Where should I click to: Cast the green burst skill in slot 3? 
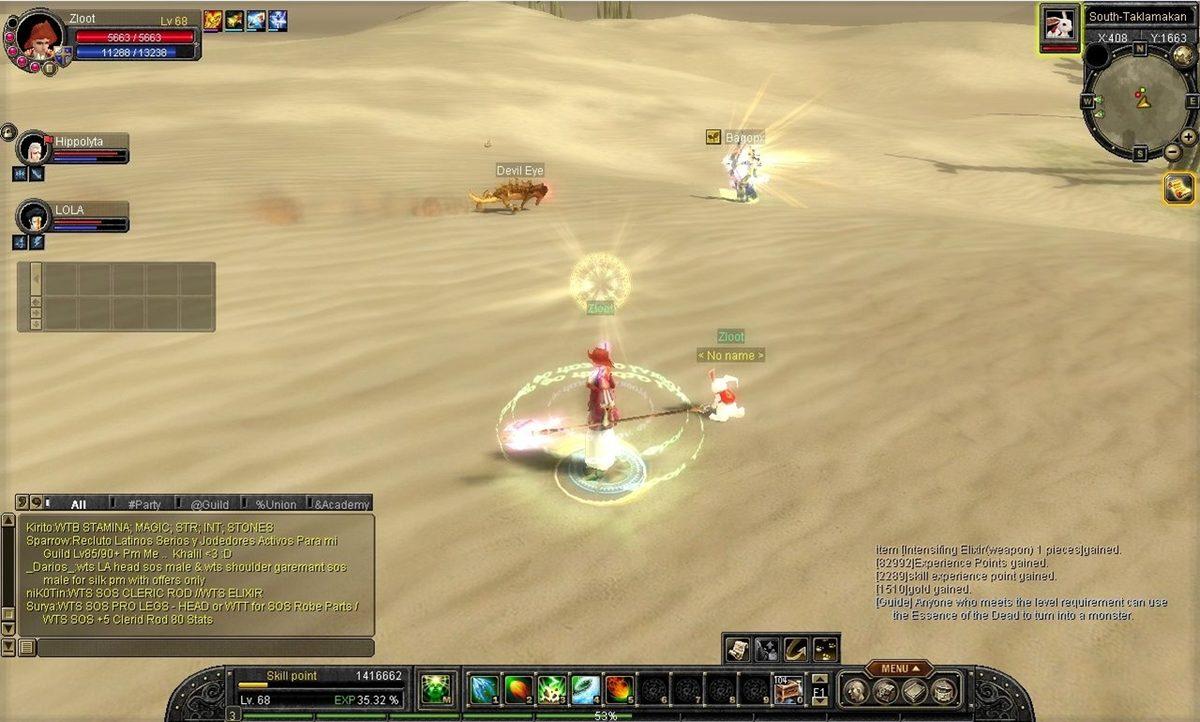click(x=552, y=689)
